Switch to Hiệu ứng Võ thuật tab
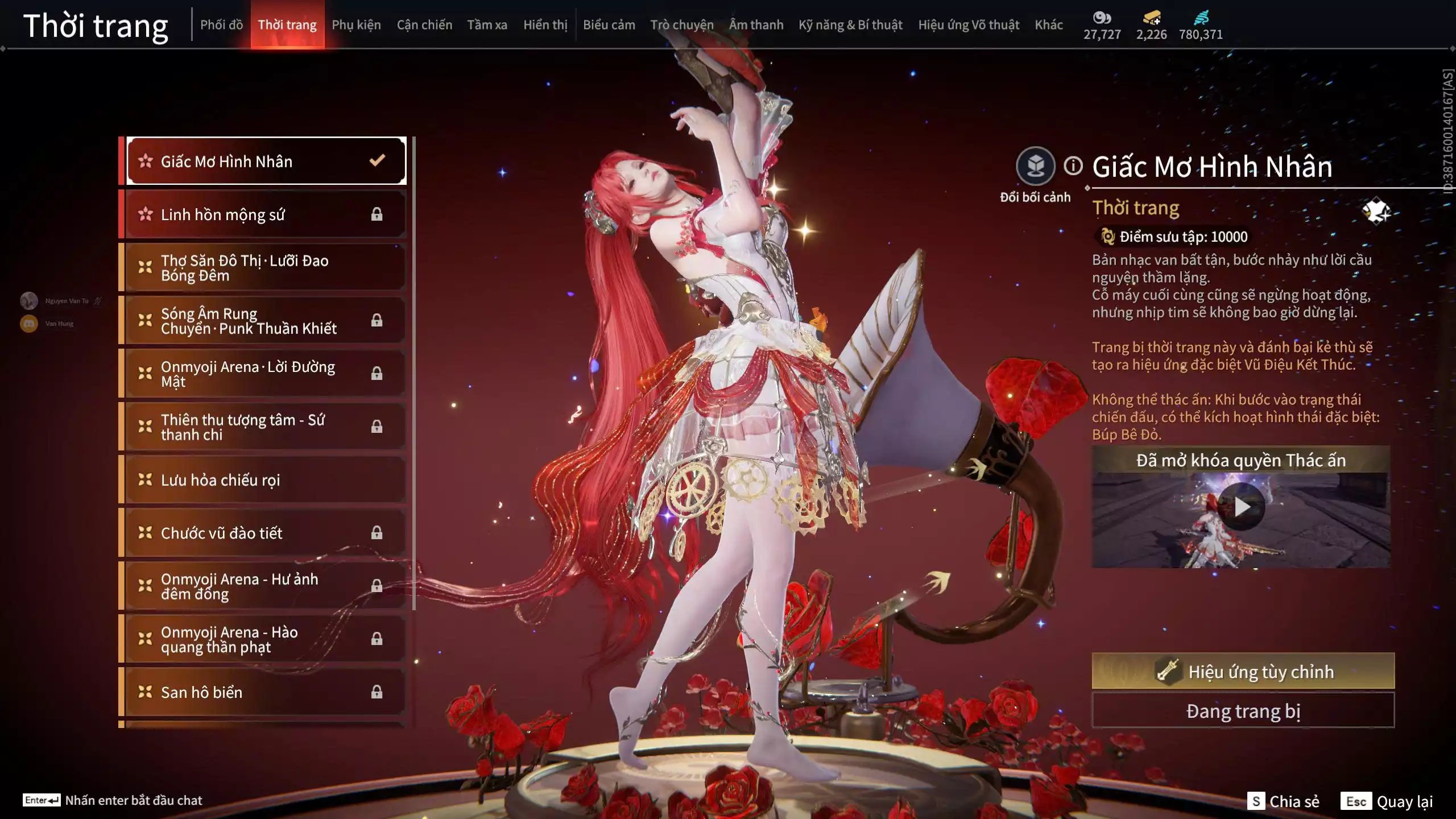Image resolution: width=1456 pixels, height=819 pixels. coord(969,25)
